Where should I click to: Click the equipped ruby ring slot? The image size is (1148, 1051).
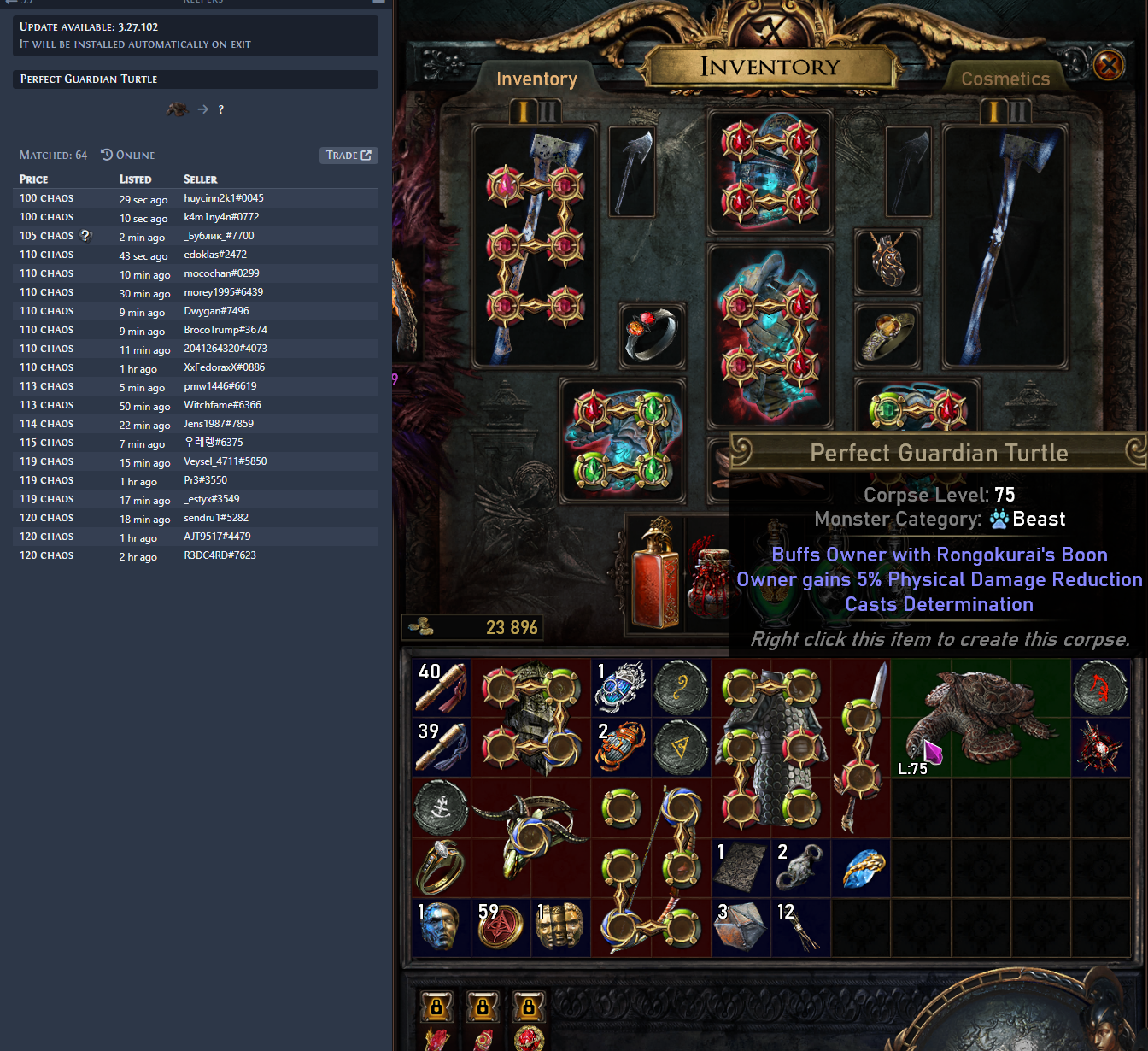(651, 333)
